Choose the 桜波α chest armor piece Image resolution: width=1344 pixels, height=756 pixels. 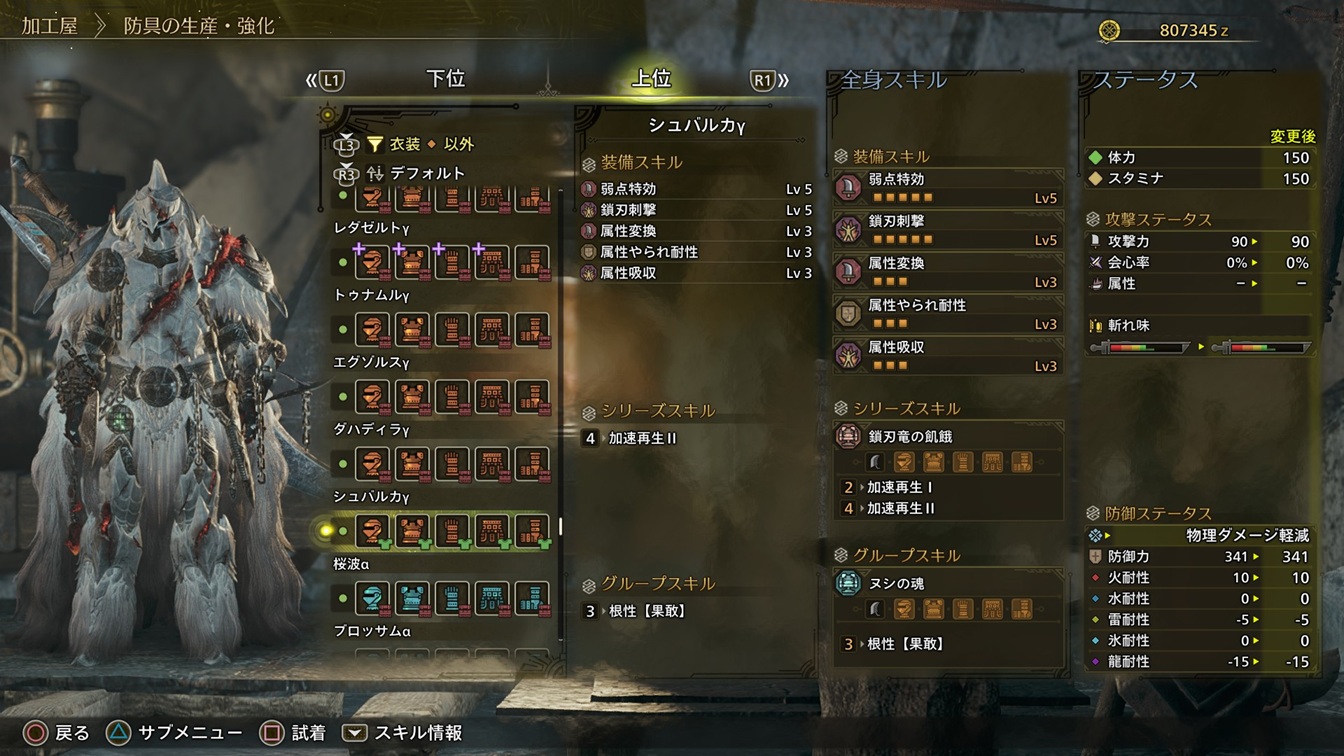(x=411, y=598)
